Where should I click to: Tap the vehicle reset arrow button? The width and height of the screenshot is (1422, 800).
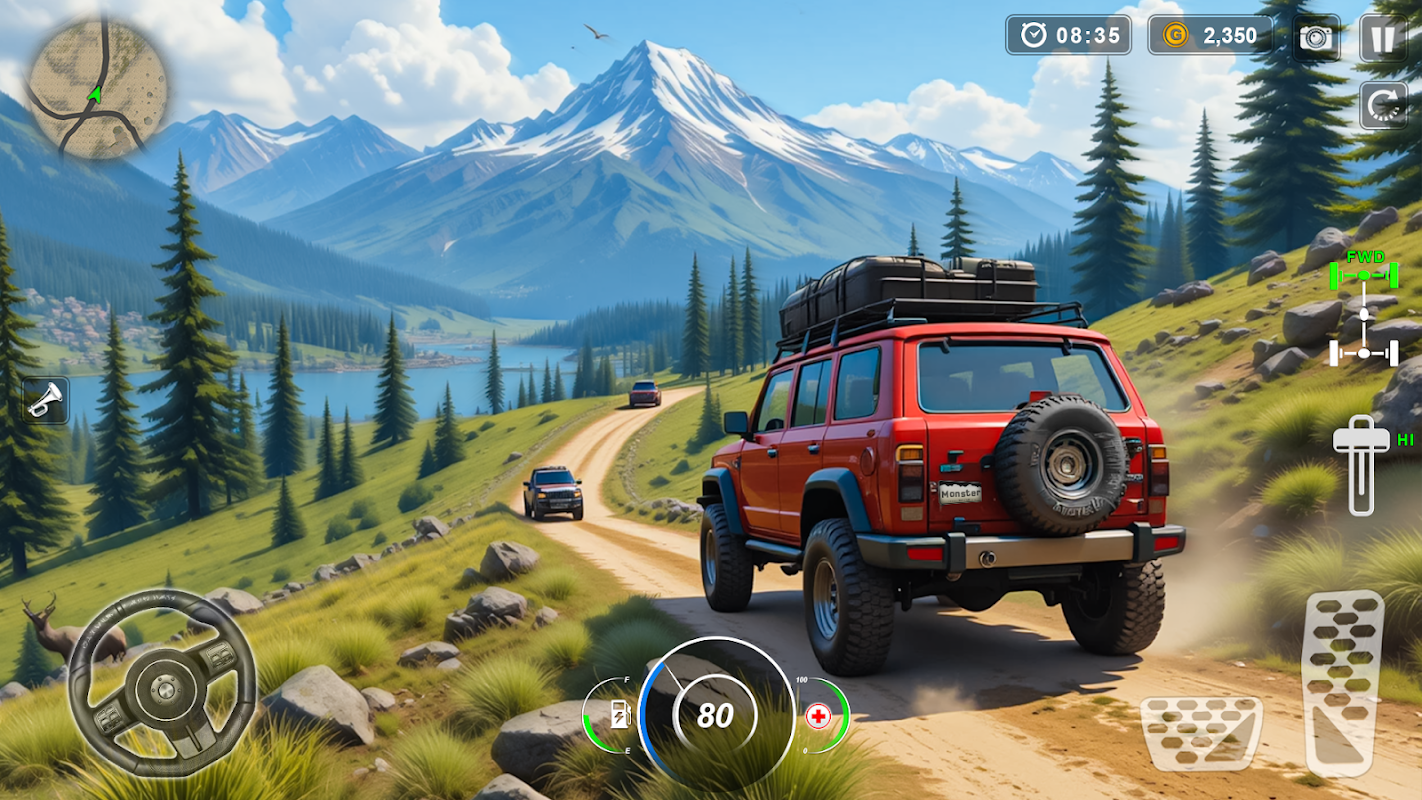(x=1382, y=104)
